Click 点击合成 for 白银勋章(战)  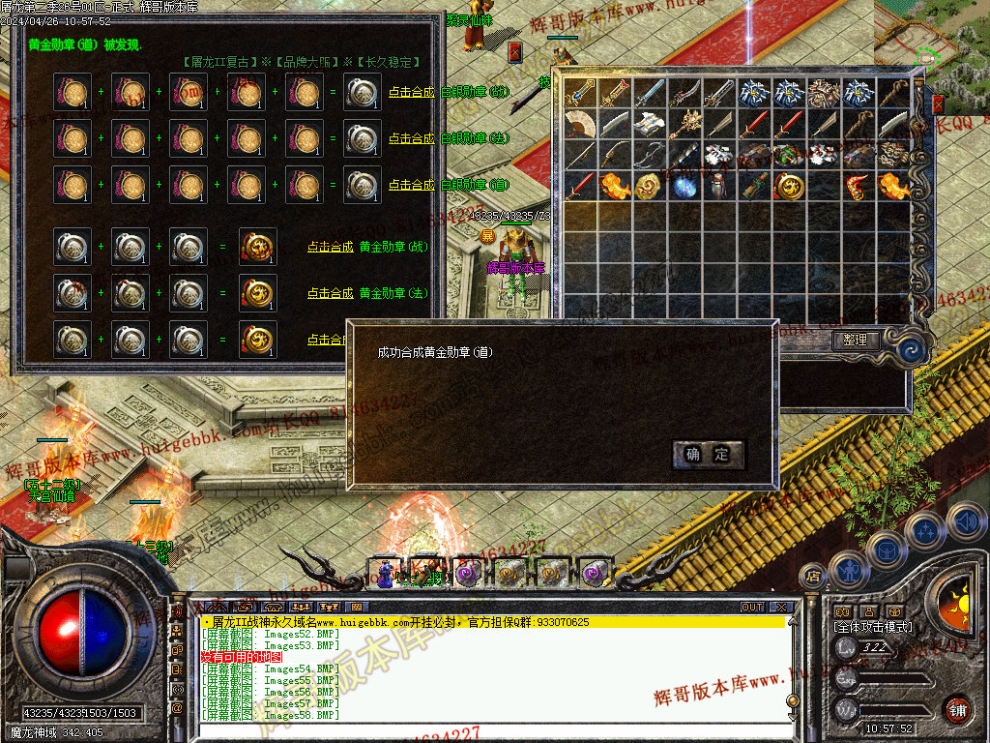pos(411,92)
